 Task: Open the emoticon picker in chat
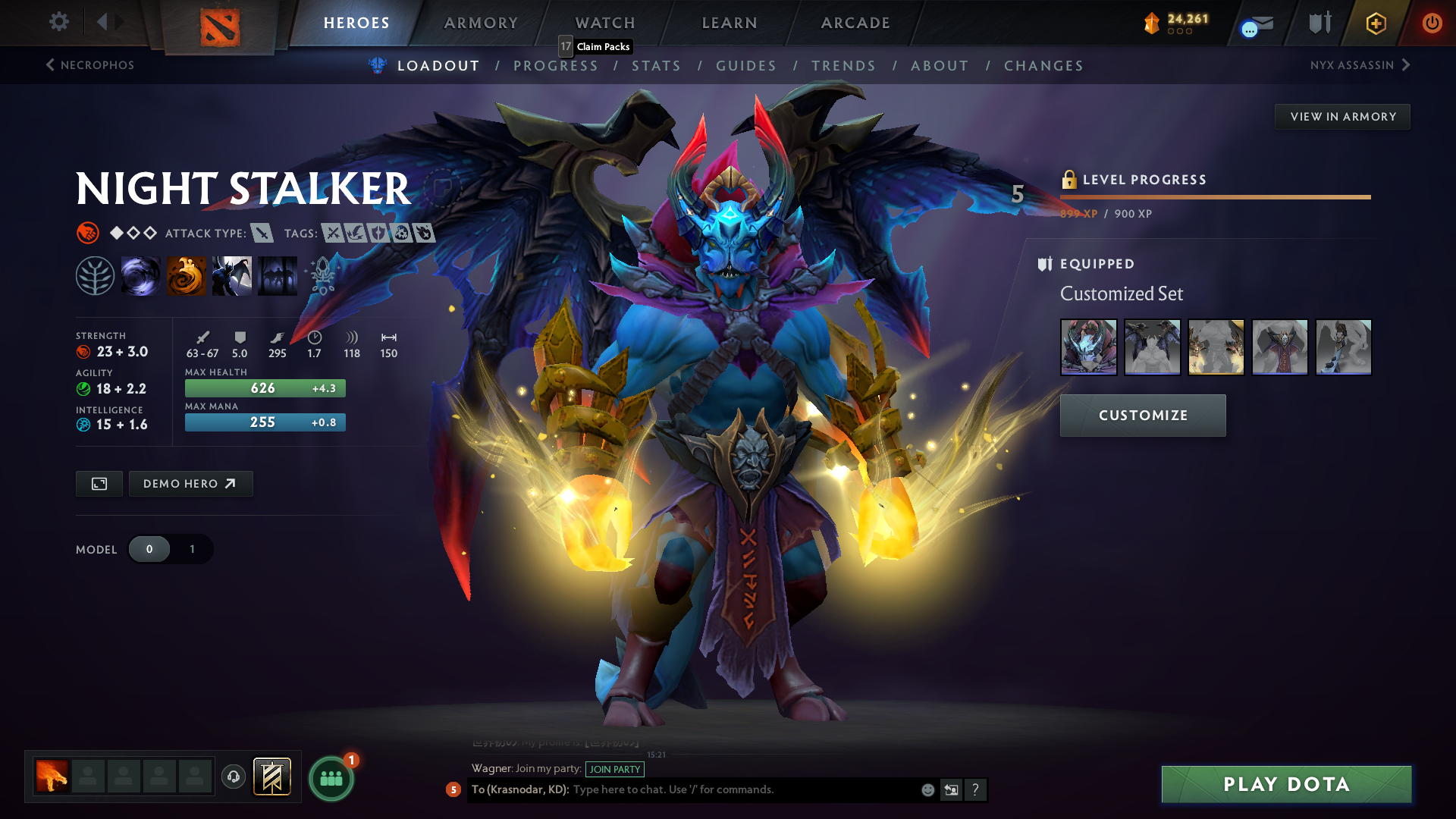[x=927, y=789]
